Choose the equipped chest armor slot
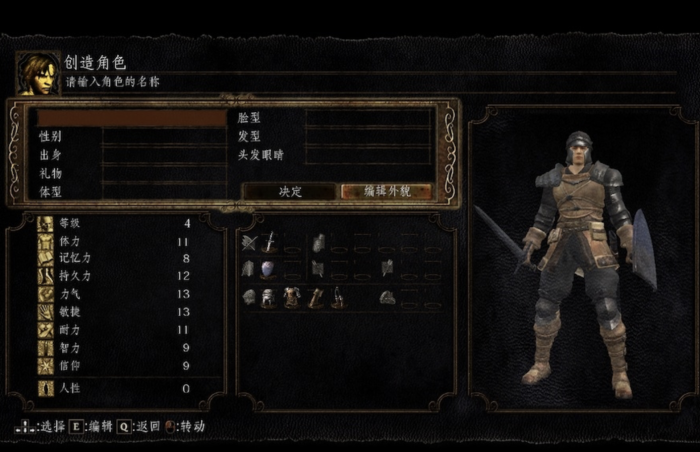Image resolution: width=700 pixels, height=452 pixels. 291,298
